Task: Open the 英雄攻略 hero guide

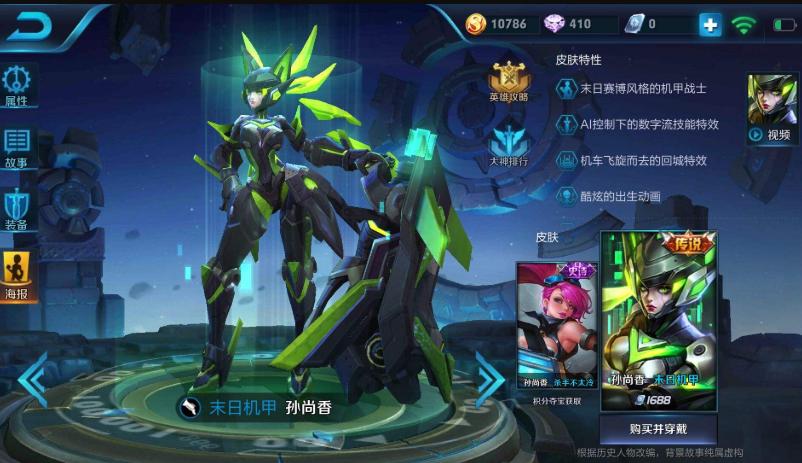Action: pyautogui.click(x=508, y=81)
